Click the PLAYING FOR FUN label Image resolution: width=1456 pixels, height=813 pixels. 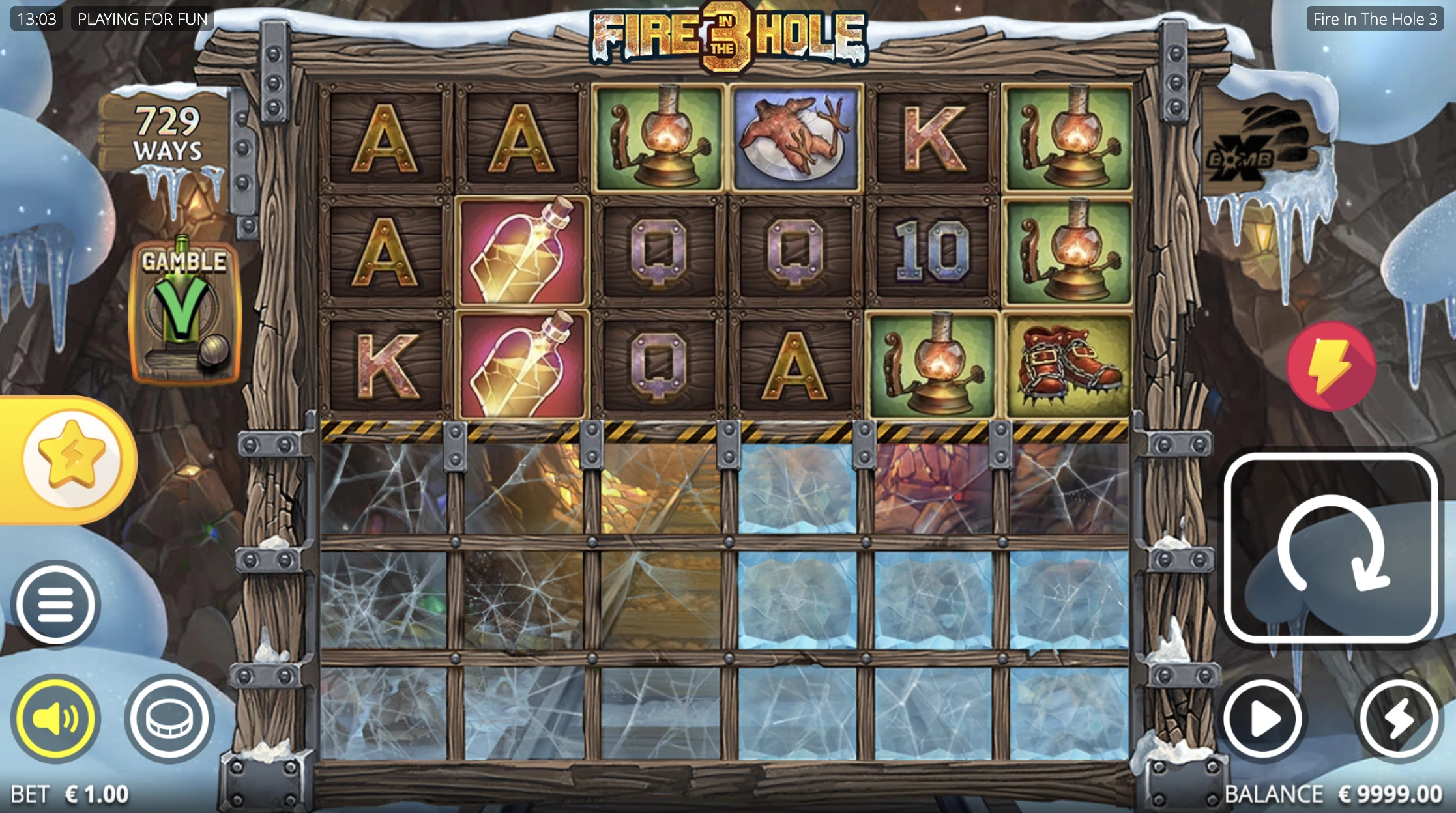coord(143,19)
